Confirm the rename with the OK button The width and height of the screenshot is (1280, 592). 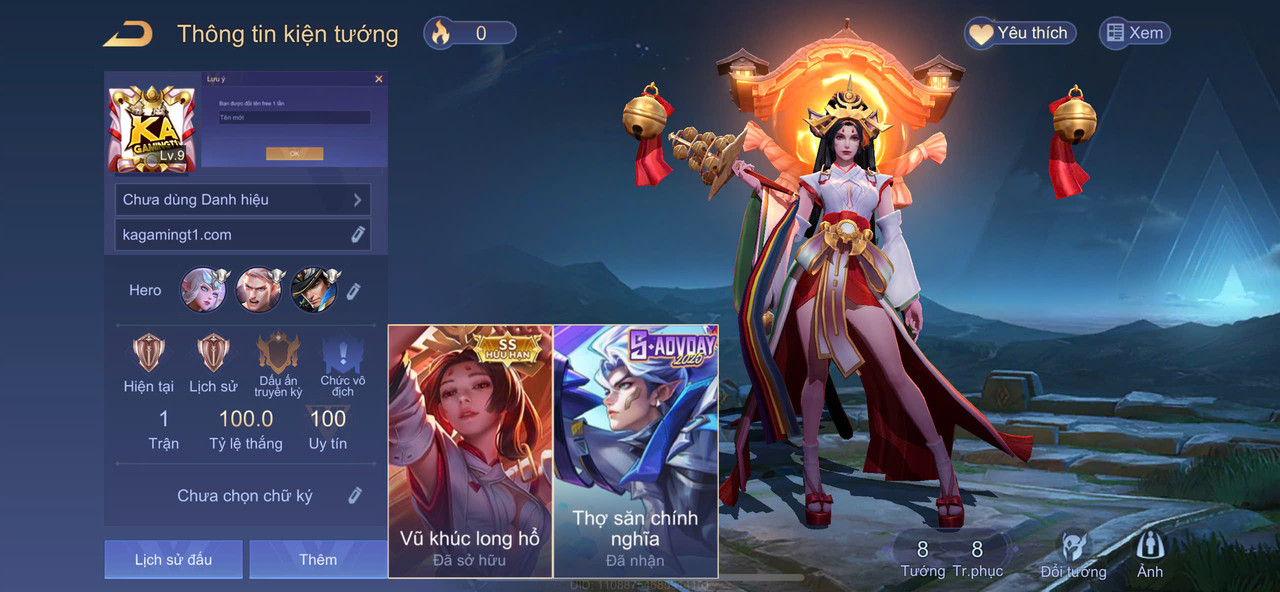click(294, 154)
